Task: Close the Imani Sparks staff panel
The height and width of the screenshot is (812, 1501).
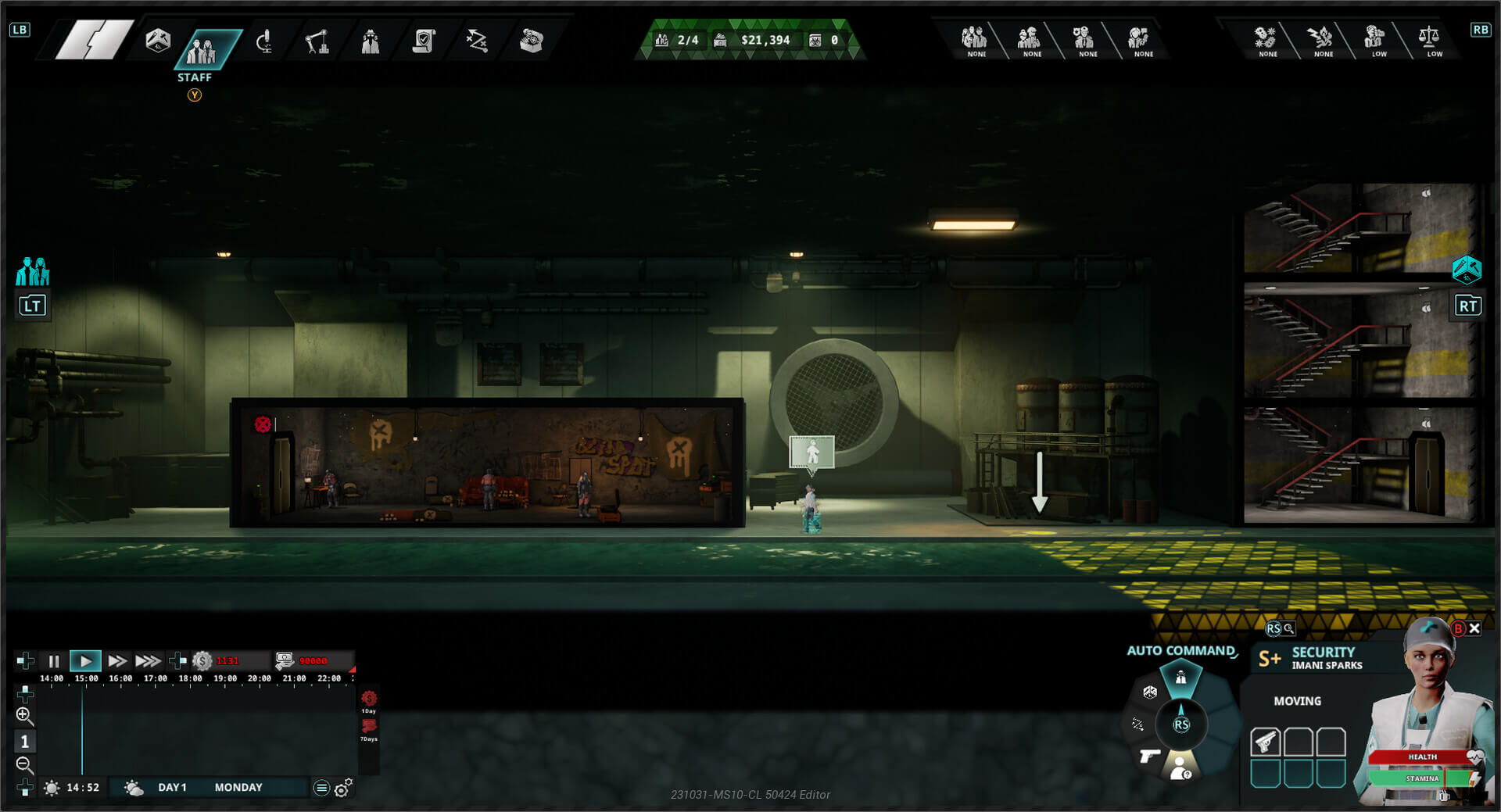Action: coord(1474,628)
